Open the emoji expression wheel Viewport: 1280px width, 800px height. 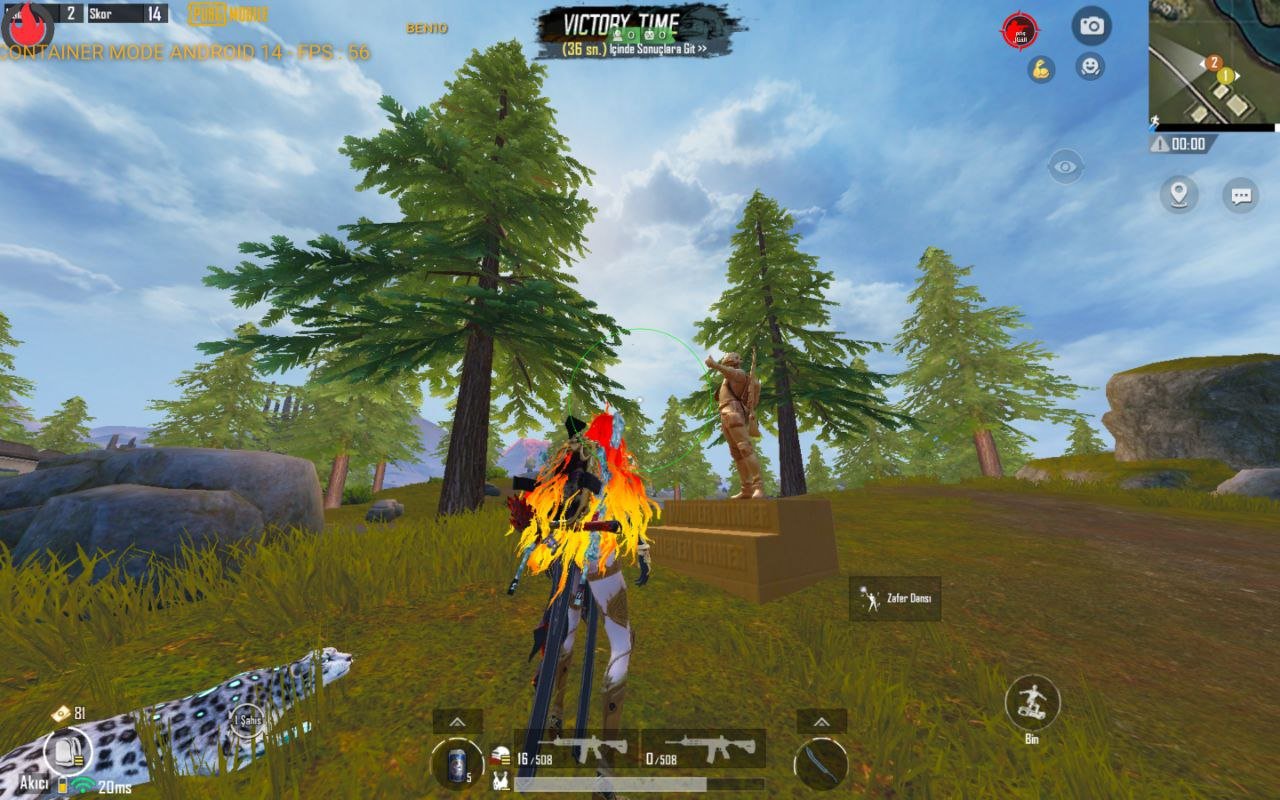pyautogui.click(x=1090, y=68)
